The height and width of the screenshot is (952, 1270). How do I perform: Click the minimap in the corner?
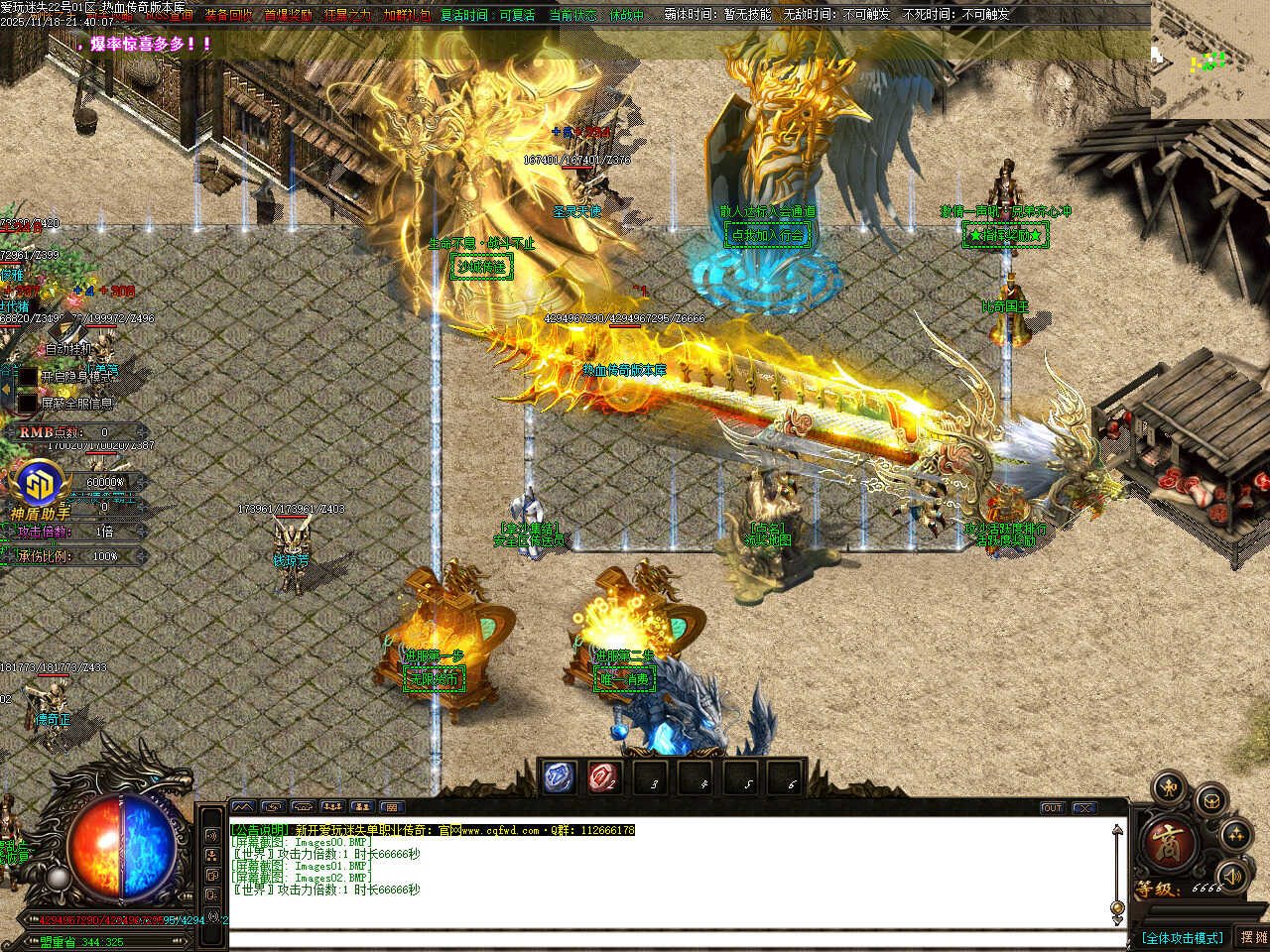(x=1209, y=59)
